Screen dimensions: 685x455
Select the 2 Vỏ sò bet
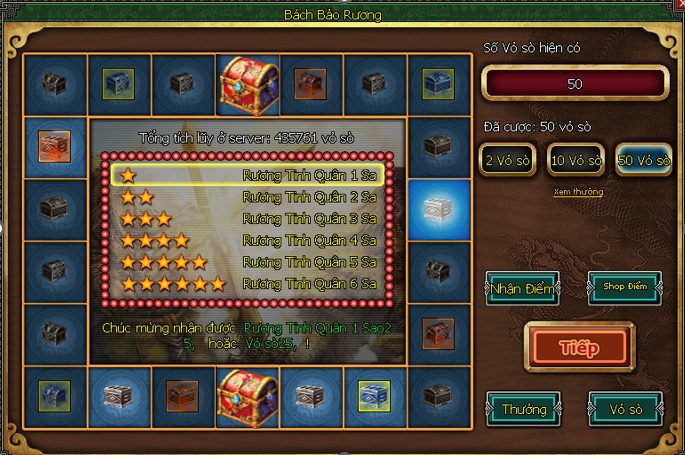(x=505, y=160)
